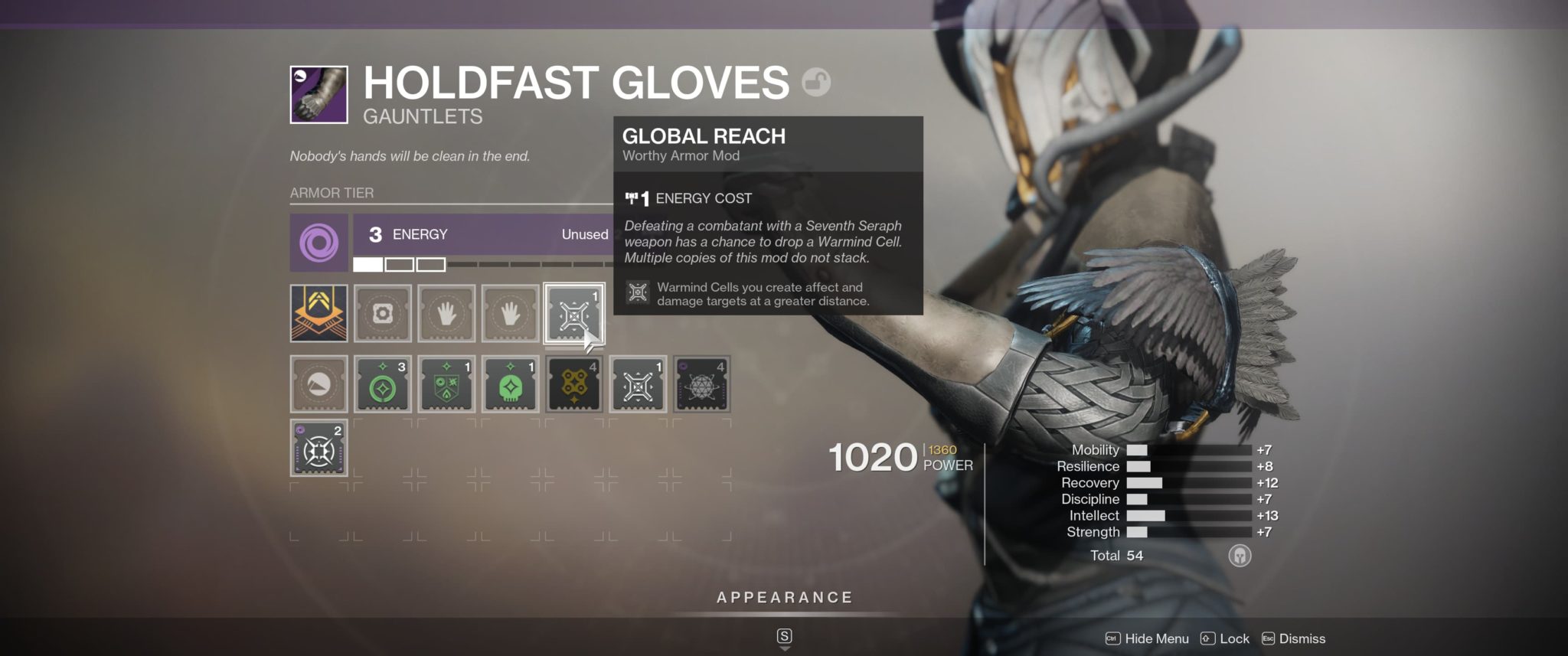Viewport: 1568px width, 656px height.
Task: Select the highlighted Global Reach mod
Action: [x=574, y=314]
